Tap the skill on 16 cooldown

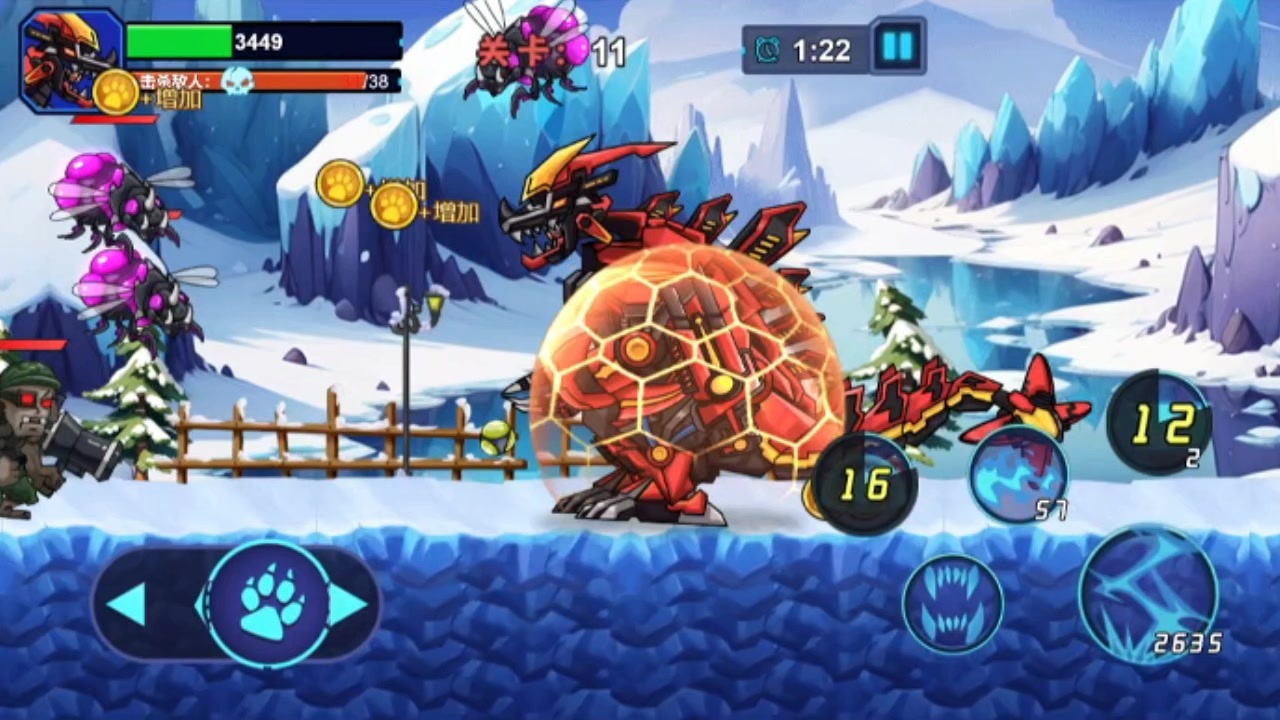[x=863, y=484]
